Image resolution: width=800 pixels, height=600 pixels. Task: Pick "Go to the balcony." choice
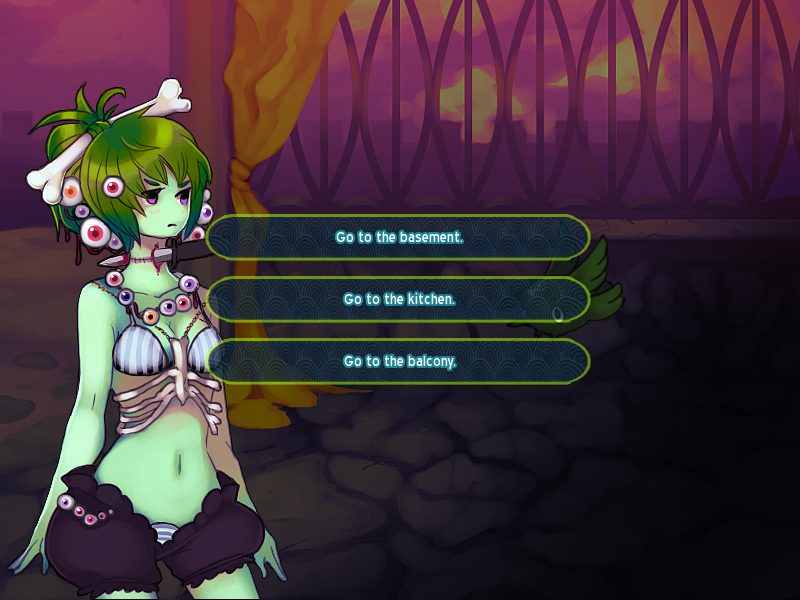[399, 361]
